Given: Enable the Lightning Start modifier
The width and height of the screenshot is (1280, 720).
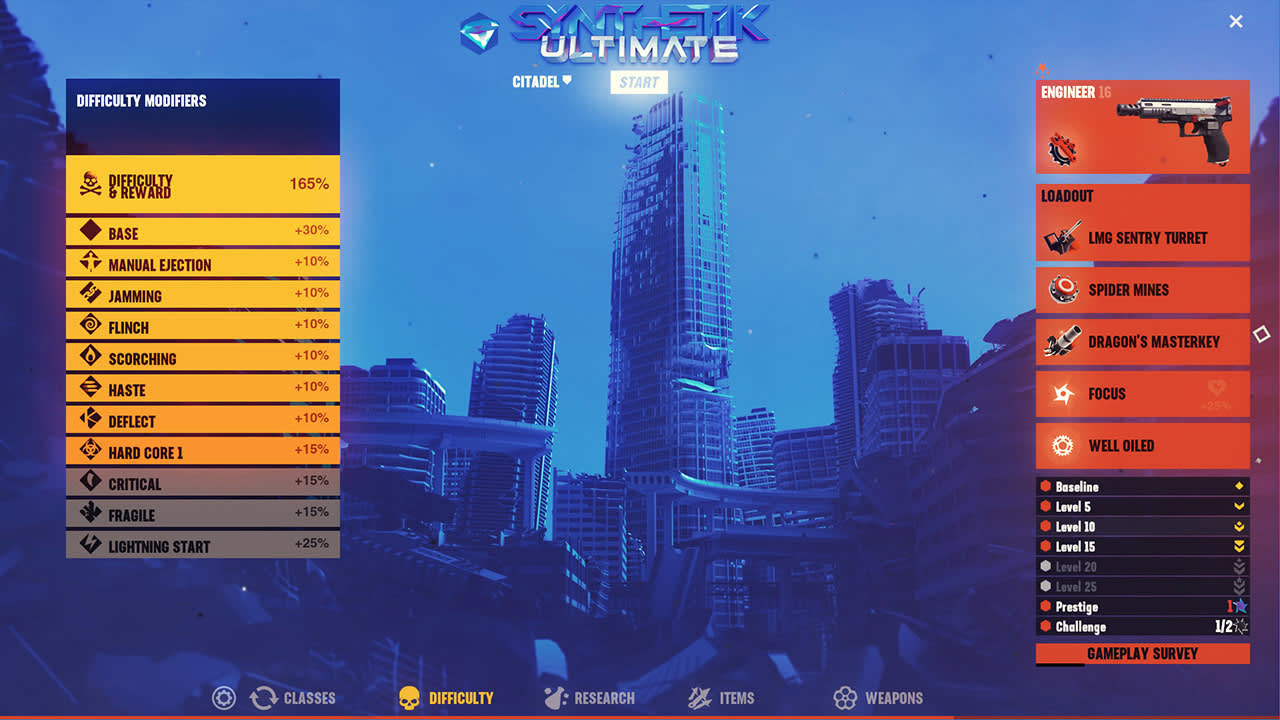Looking at the screenshot, I should click(202, 544).
